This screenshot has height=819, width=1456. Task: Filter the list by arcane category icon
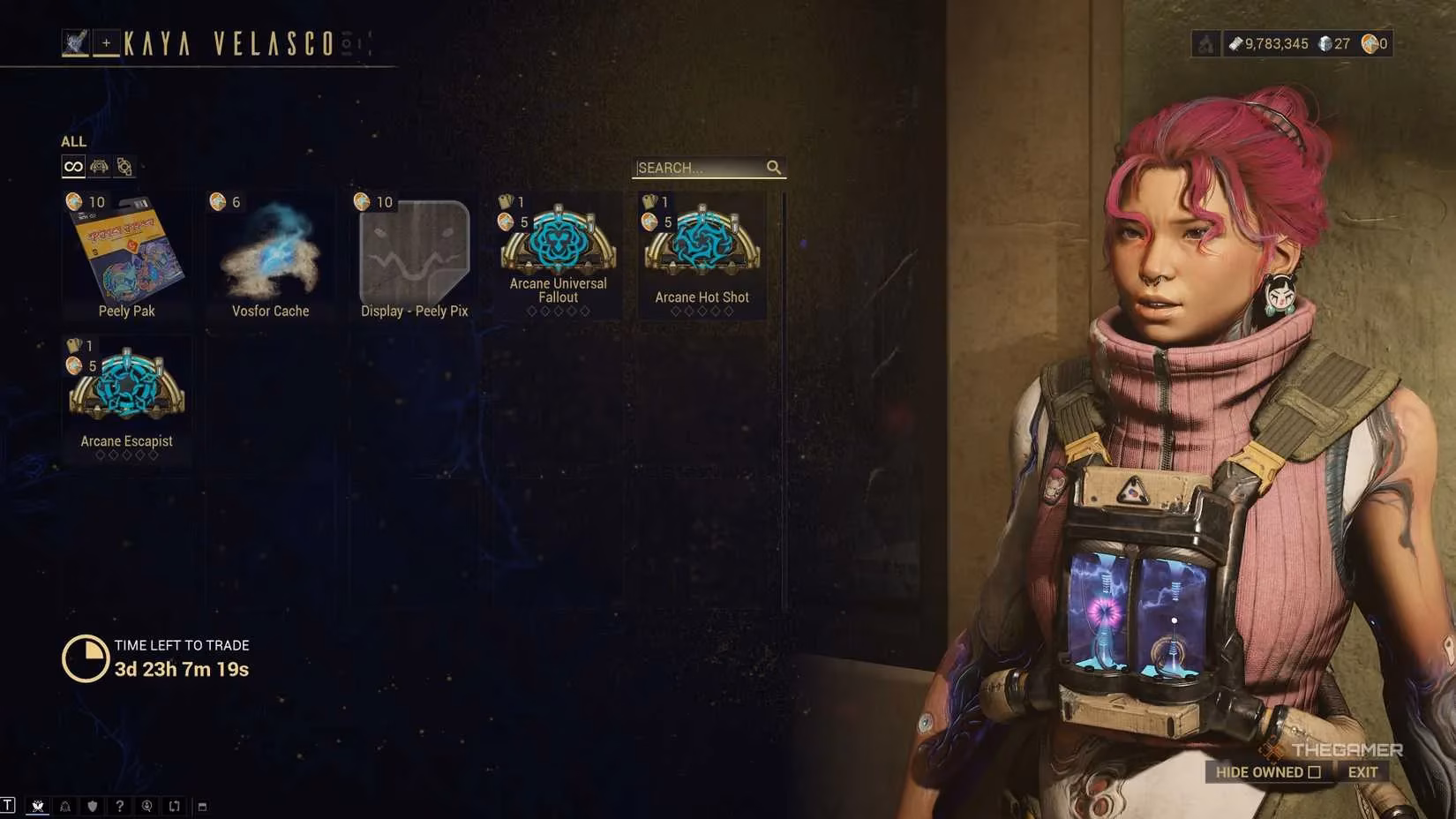click(x=99, y=167)
